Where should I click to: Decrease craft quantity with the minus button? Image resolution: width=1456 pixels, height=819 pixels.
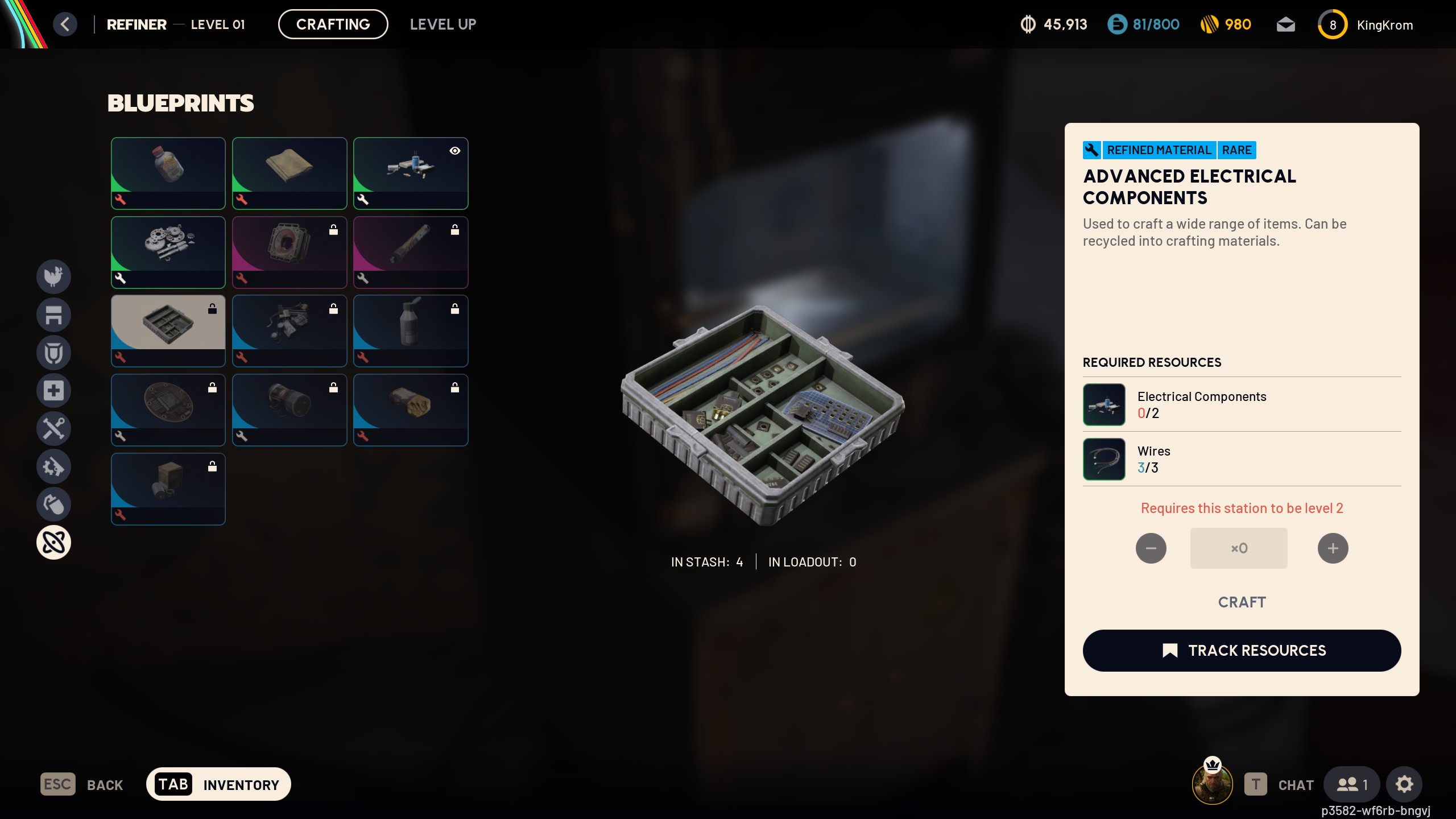click(x=1151, y=548)
